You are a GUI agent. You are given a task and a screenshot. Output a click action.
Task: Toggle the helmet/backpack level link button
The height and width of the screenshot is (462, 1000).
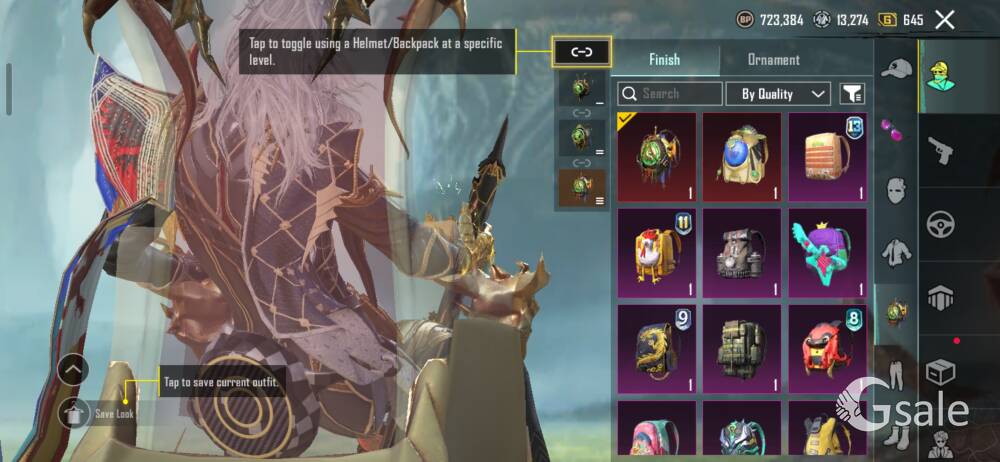pos(581,52)
